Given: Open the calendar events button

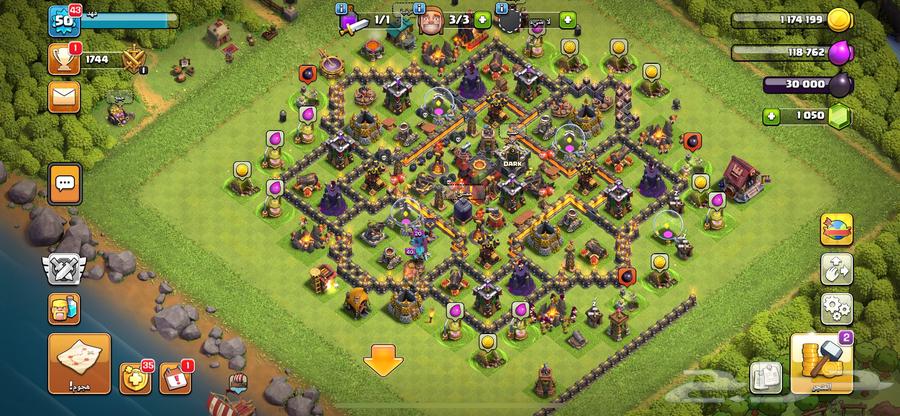Looking at the screenshot, I should [x=174, y=380].
